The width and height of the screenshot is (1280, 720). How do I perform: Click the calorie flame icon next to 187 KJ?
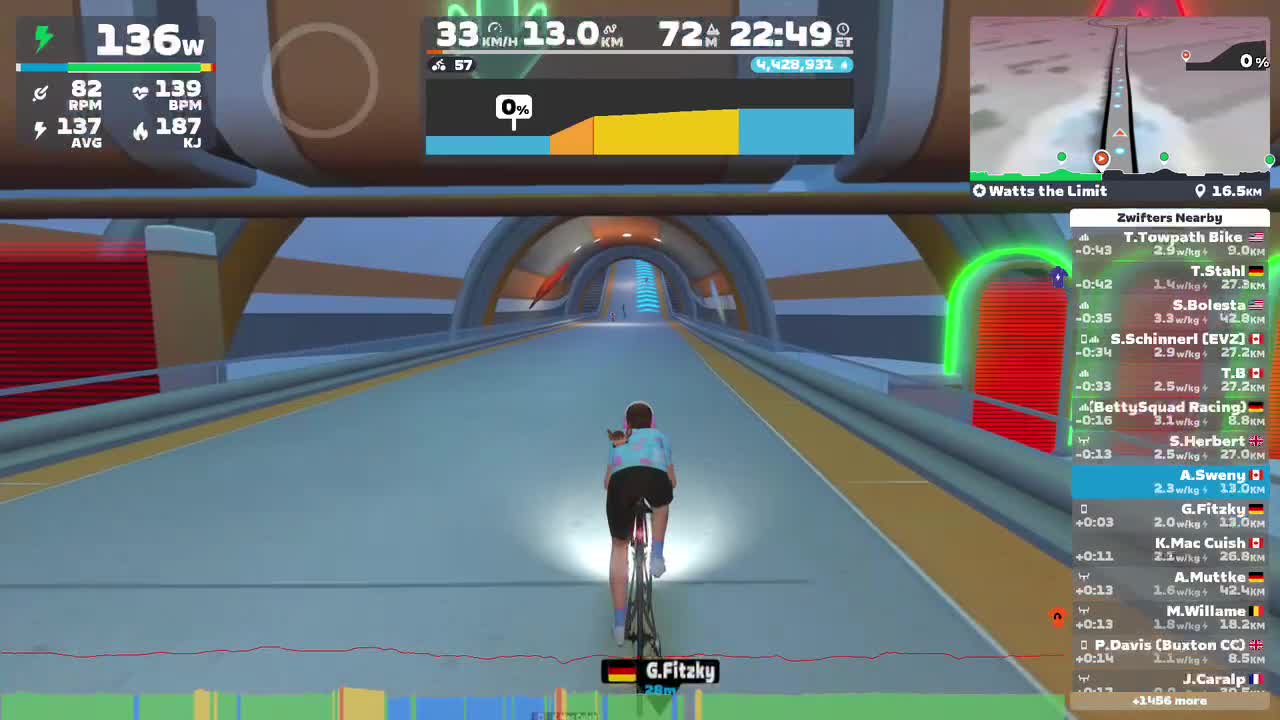pos(140,132)
